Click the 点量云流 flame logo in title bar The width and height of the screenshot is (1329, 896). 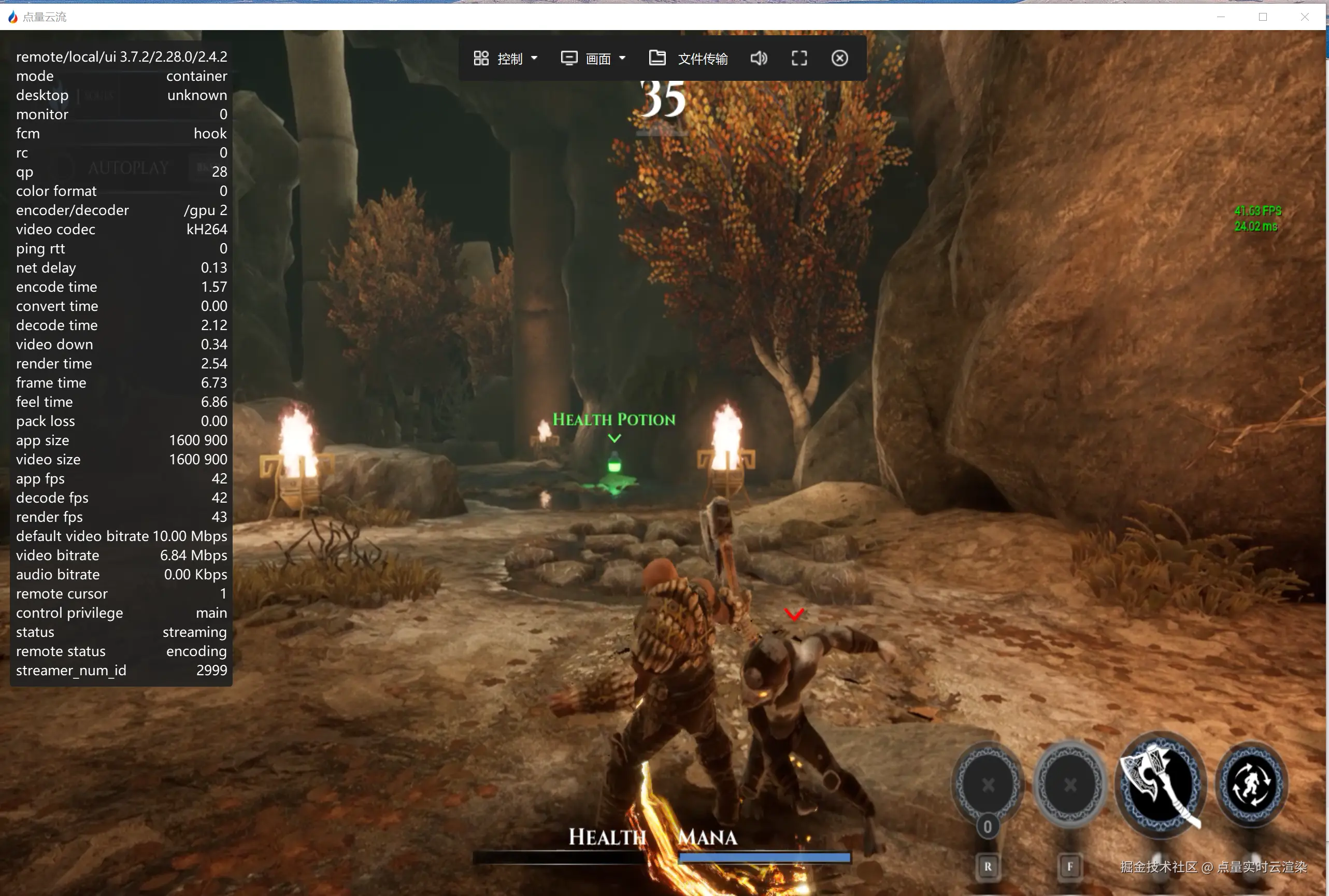pos(12,17)
